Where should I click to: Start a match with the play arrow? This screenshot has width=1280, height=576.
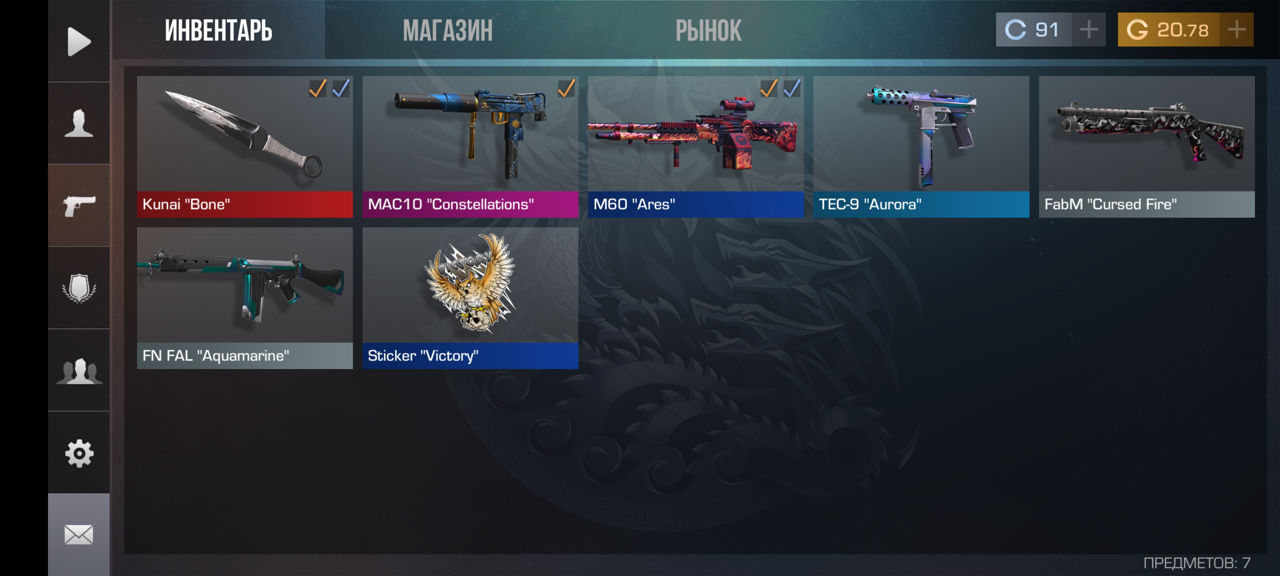pos(79,41)
